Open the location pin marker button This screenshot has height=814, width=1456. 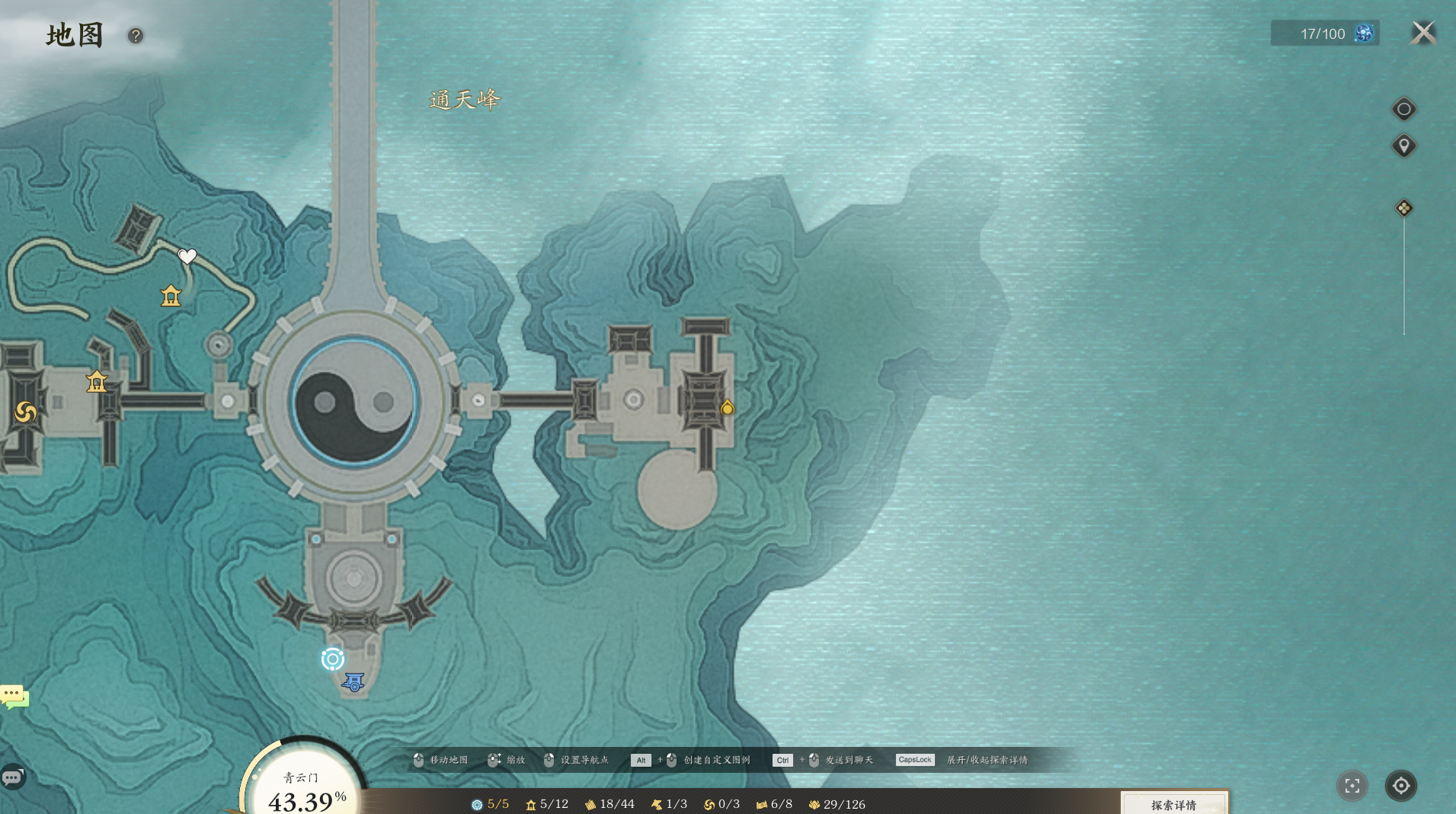point(1403,146)
